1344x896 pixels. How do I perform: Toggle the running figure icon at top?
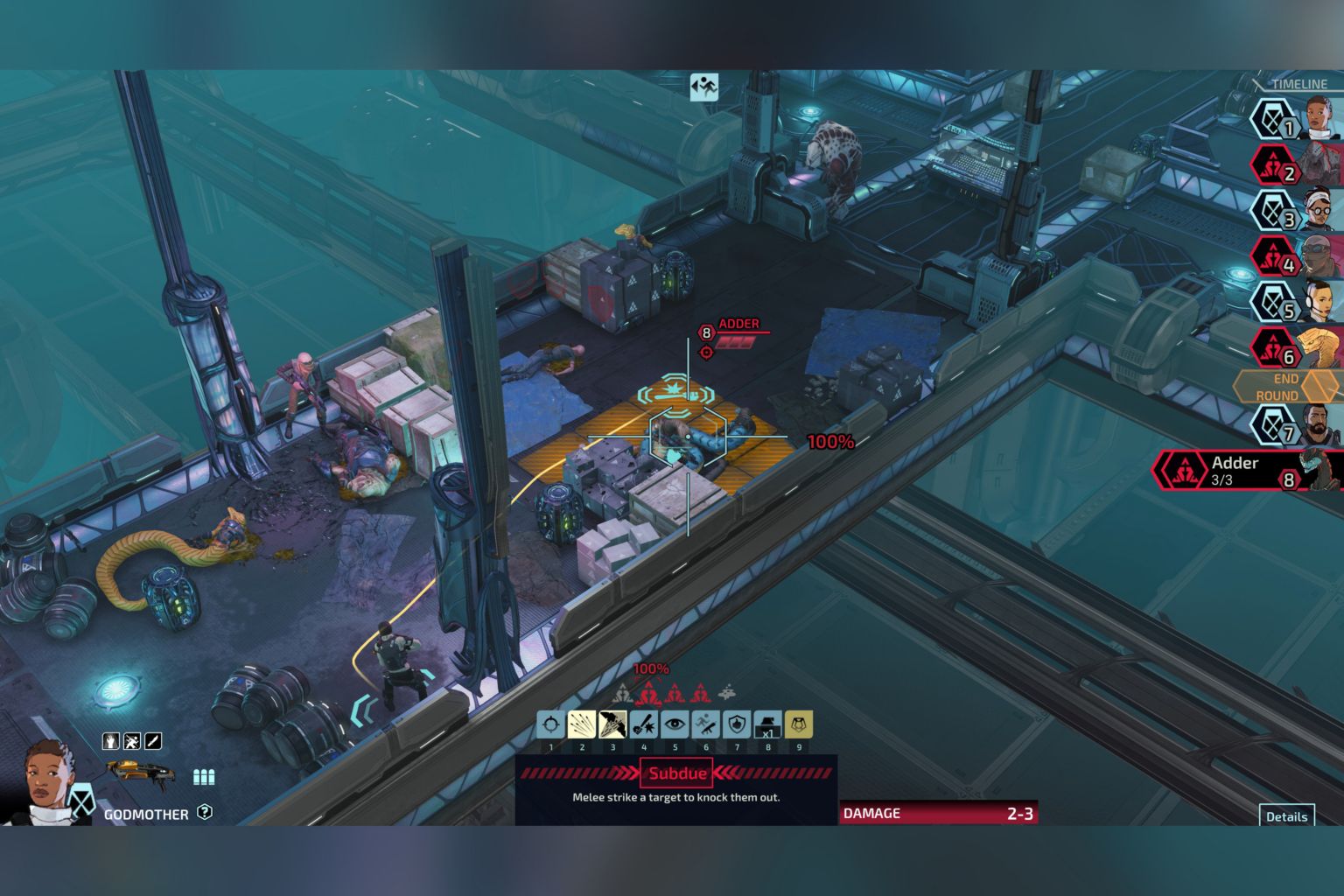703,87
